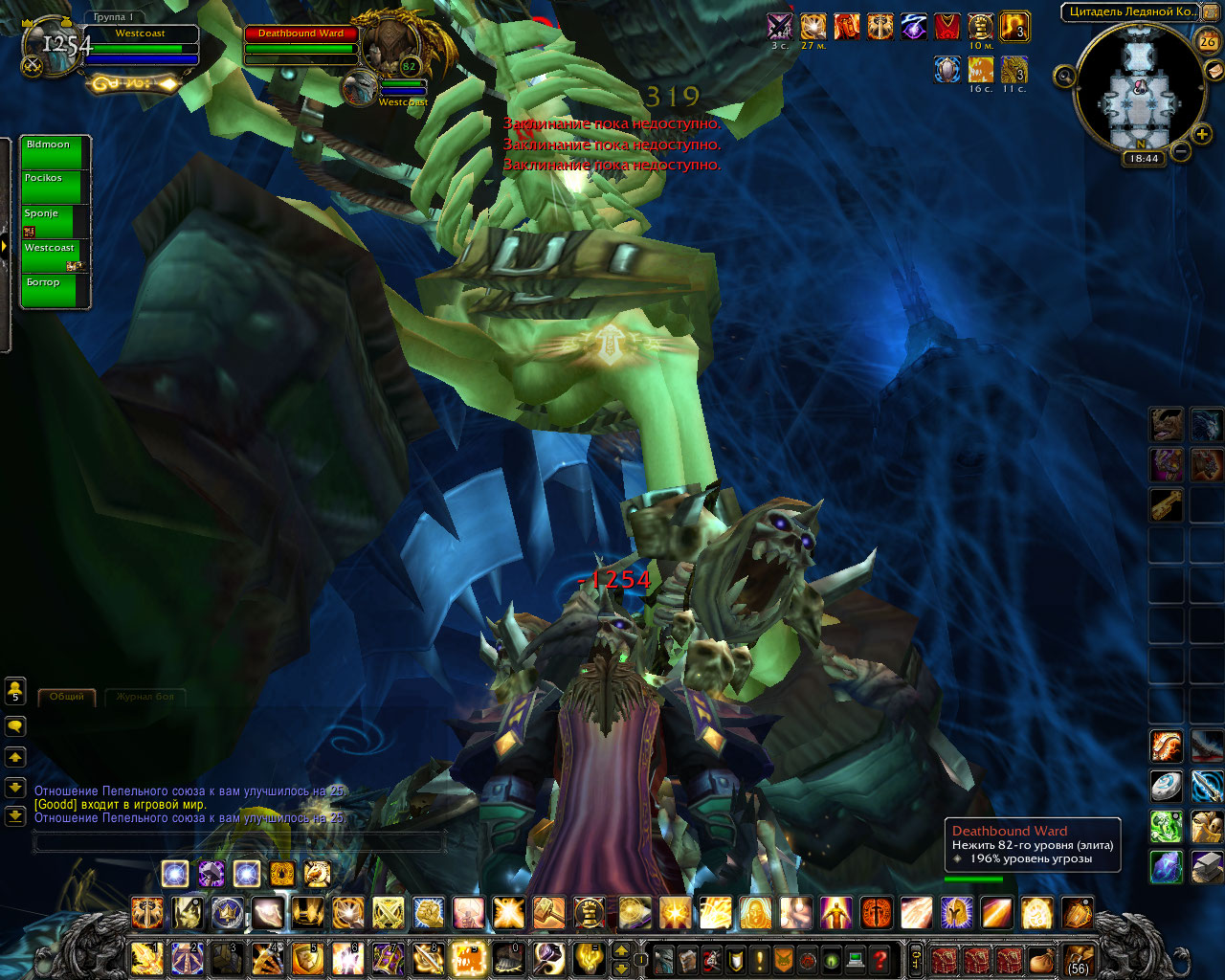Open the calendar button showing 26
This screenshot has width=1225, height=980.
click(1207, 41)
